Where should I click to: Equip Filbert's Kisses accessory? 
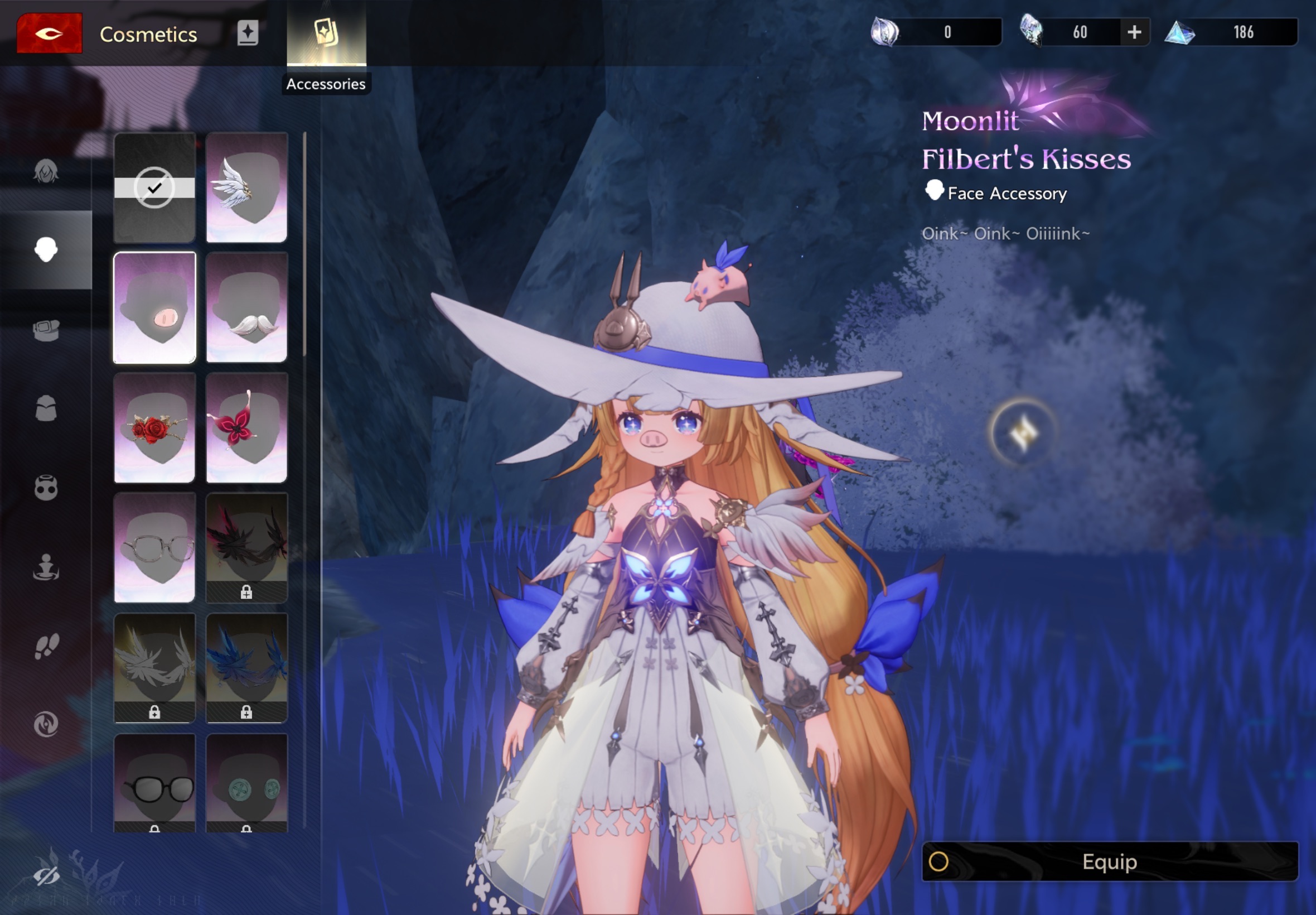point(1109,861)
